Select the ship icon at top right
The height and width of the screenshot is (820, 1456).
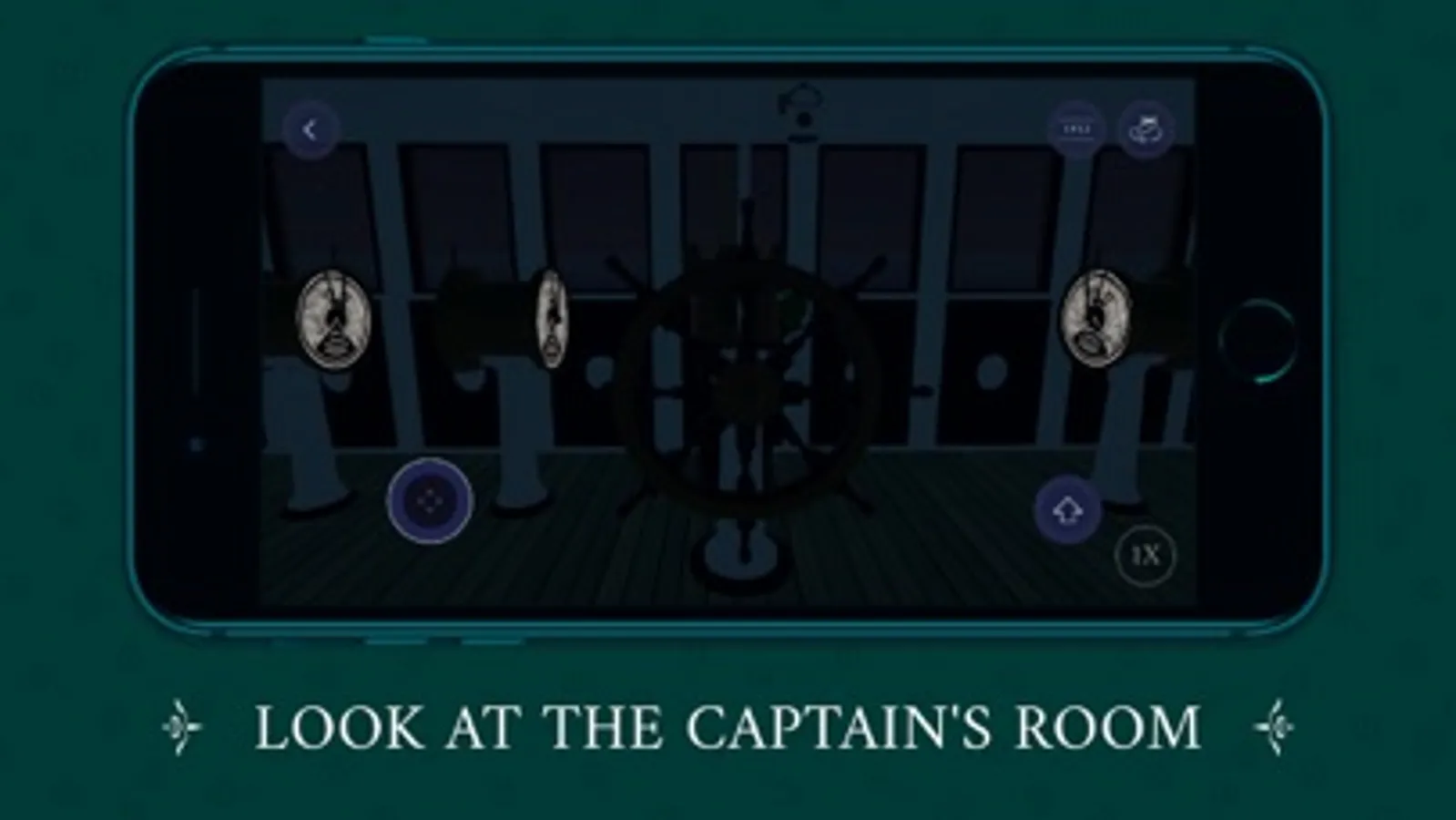[1145, 127]
